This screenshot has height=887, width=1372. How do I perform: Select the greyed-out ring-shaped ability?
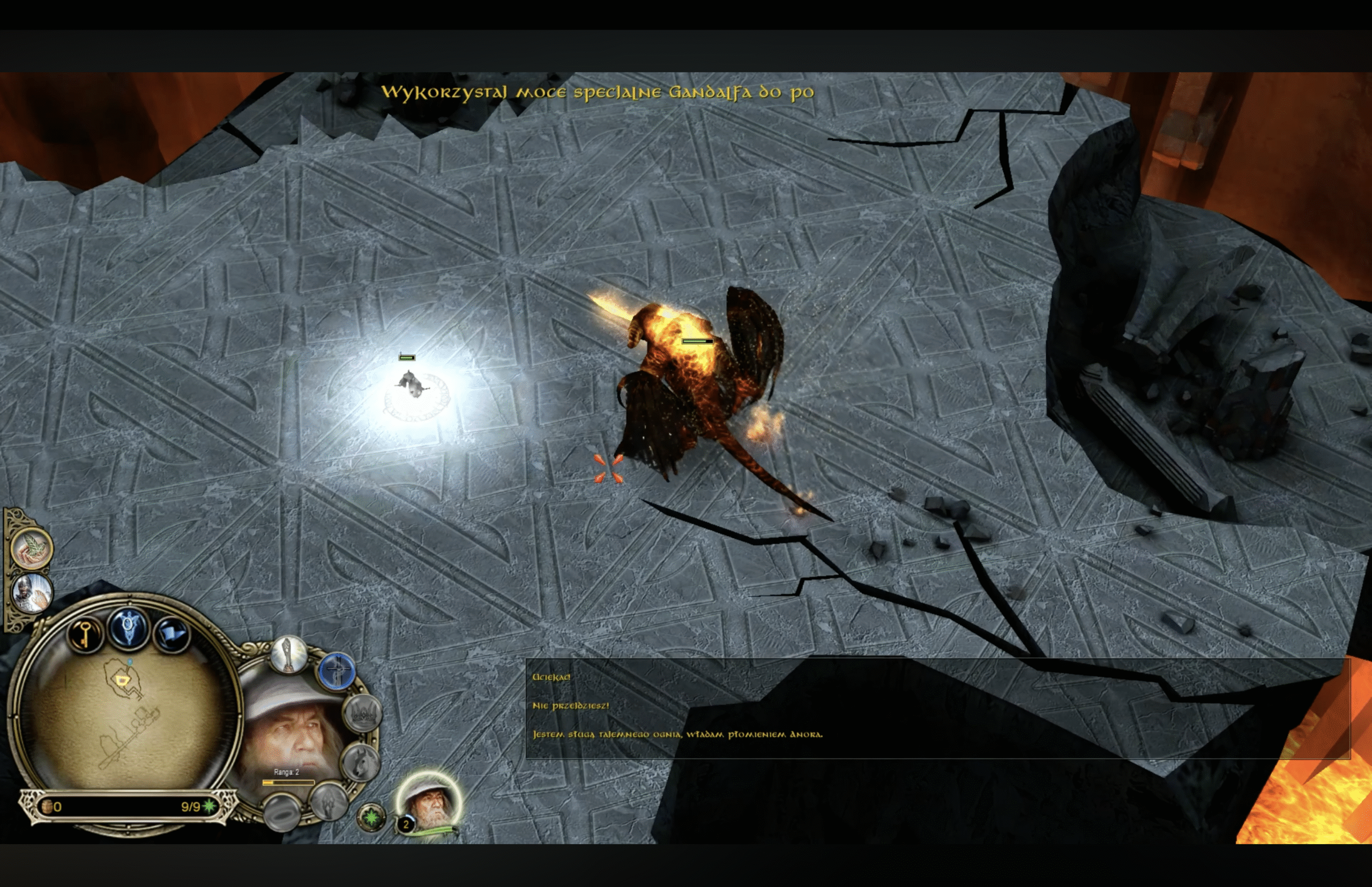click(x=282, y=811)
